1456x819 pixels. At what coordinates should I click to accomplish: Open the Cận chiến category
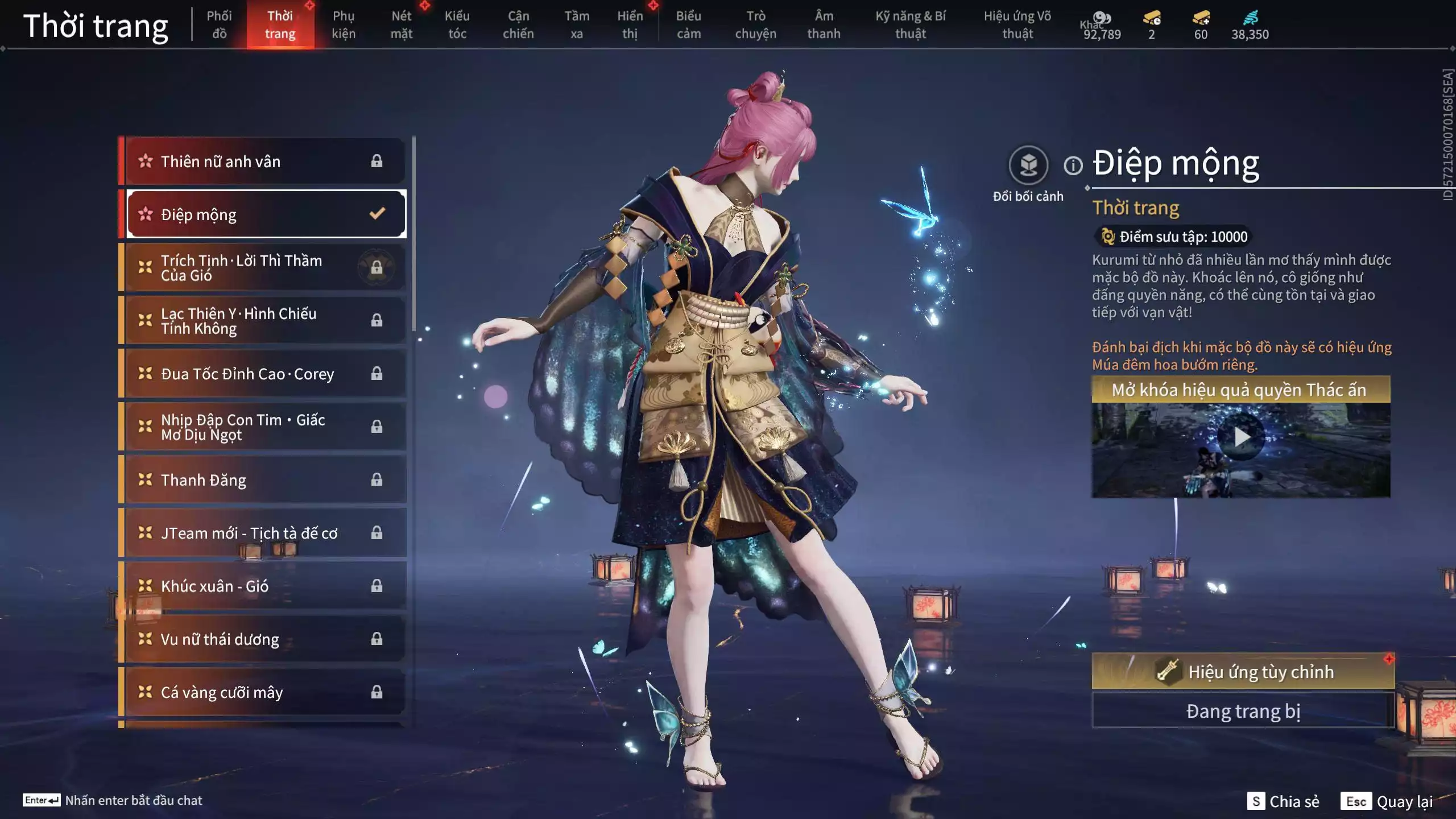(x=518, y=24)
